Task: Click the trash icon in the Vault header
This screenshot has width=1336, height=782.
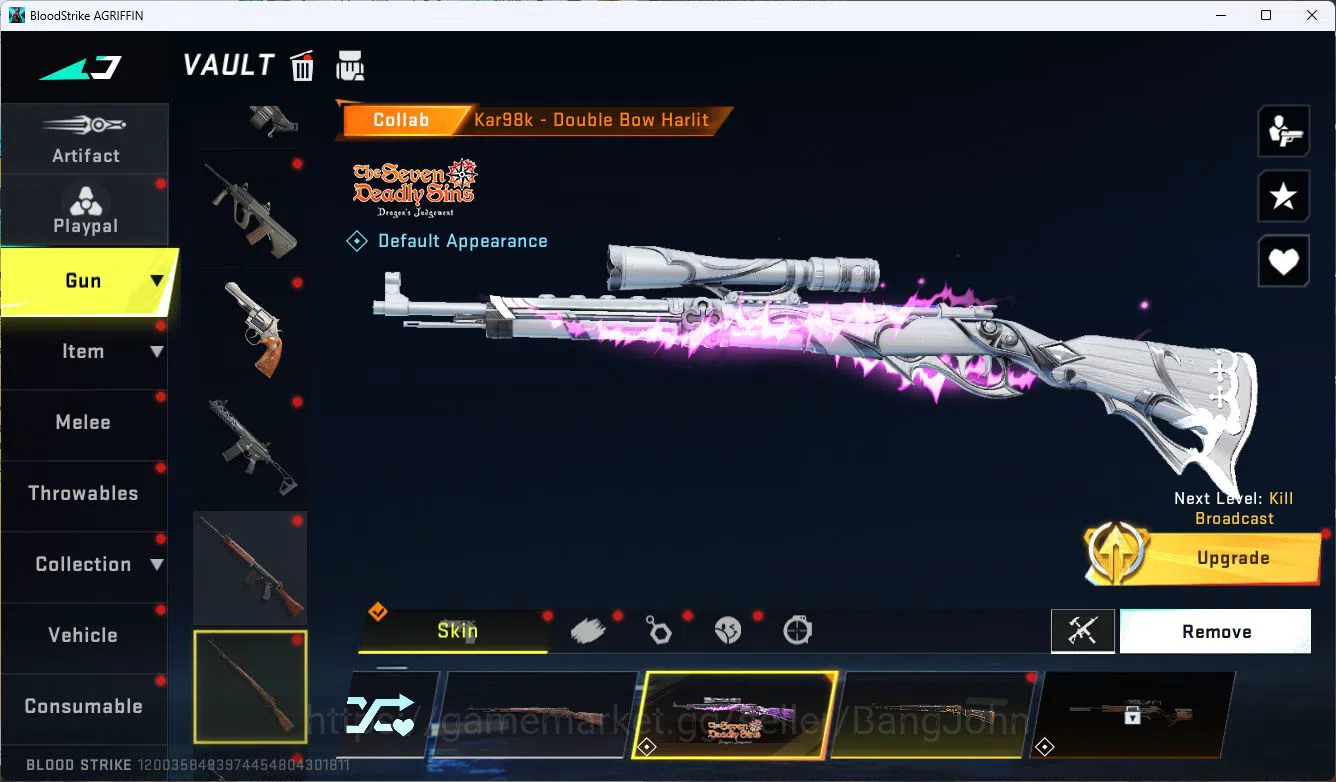Action: click(301, 65)
